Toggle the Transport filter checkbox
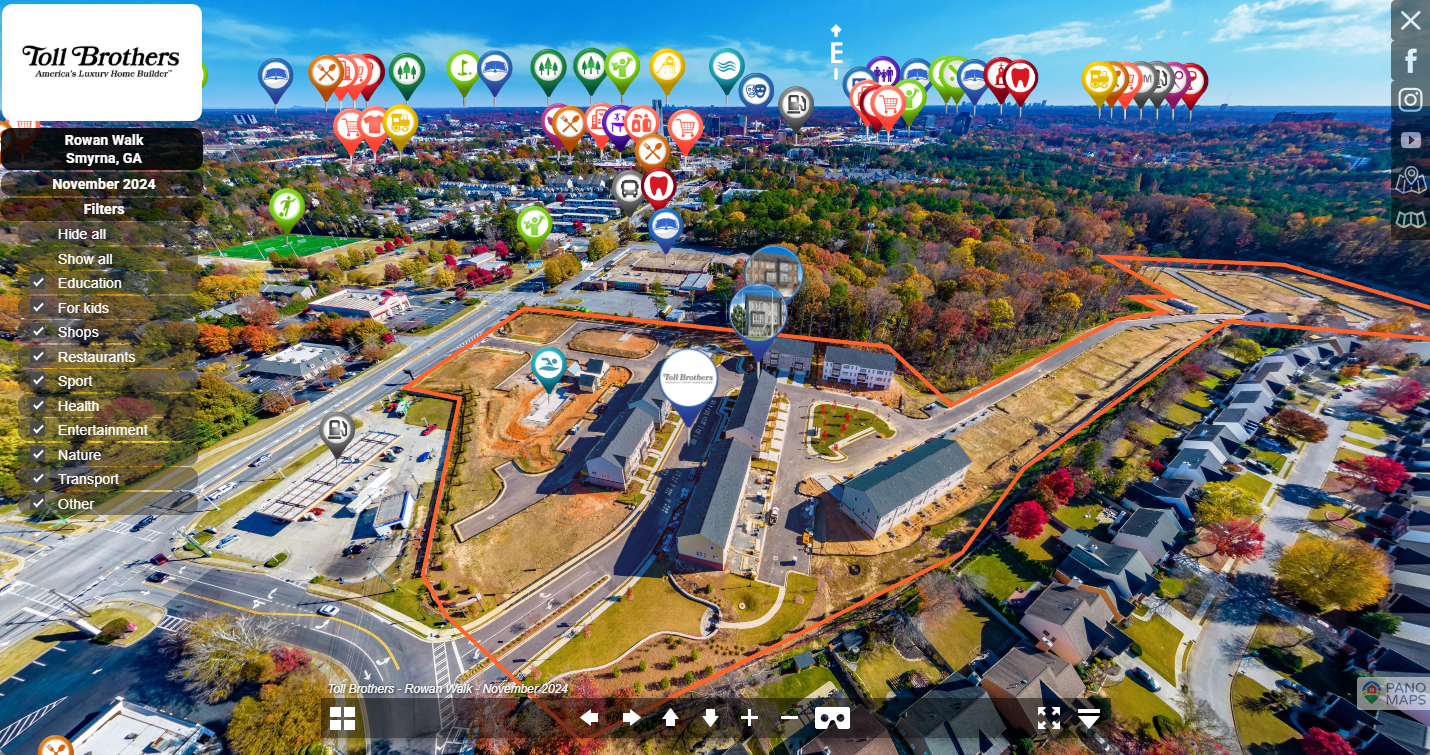This screenshot has height=755, width=1430. coord(38,479)
